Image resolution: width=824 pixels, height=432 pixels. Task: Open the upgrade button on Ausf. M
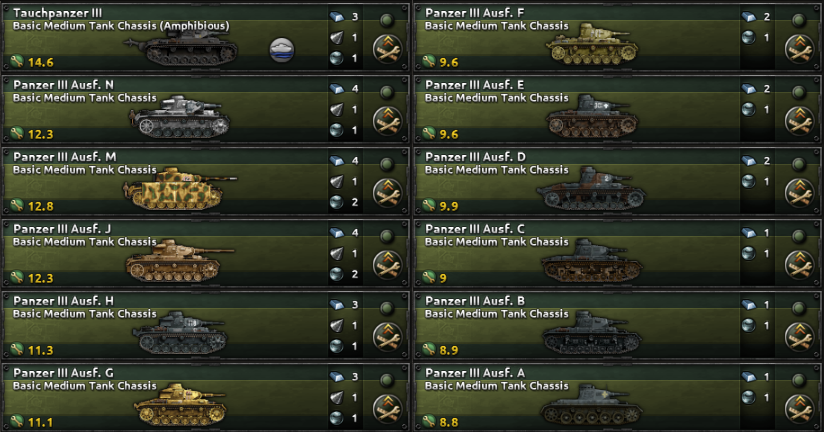point(387,191)
